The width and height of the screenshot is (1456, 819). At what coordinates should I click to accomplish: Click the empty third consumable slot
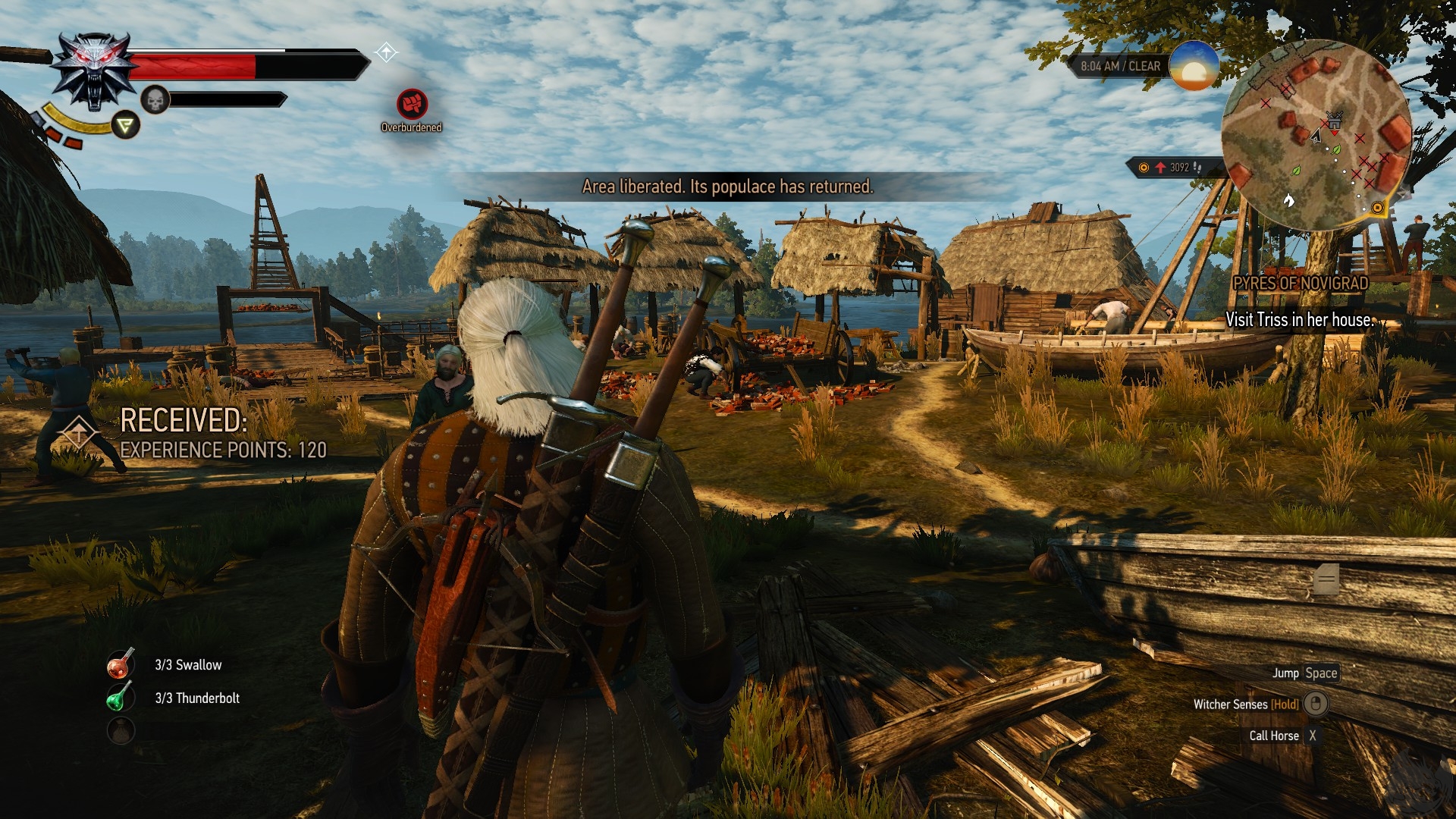click(x=121, y=731)
